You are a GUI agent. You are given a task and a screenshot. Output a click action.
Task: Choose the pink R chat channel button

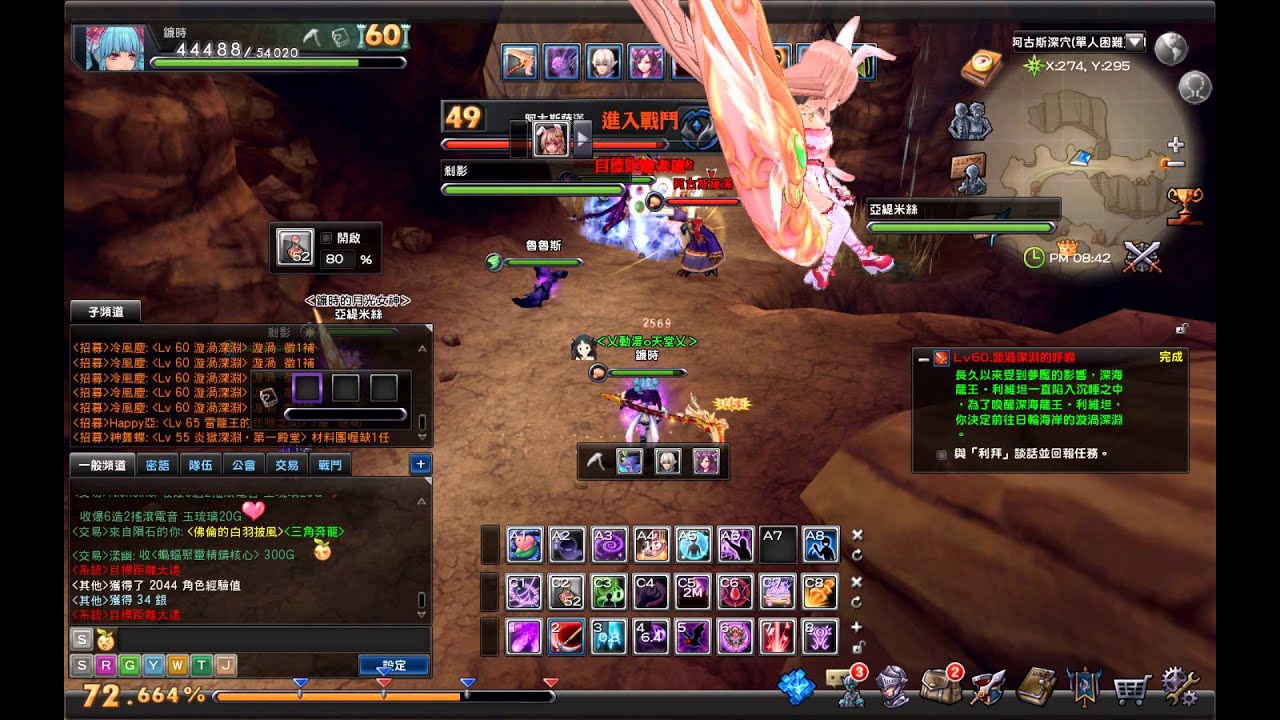(104, 665)
